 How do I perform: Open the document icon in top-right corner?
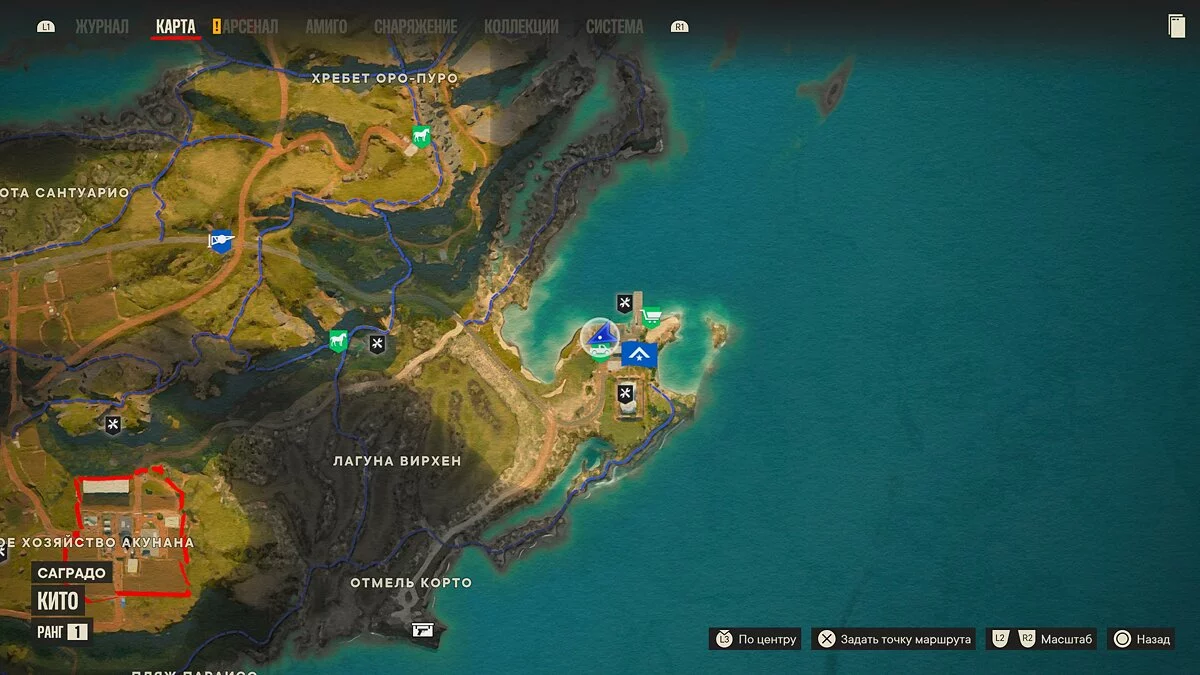[1176, 27]
